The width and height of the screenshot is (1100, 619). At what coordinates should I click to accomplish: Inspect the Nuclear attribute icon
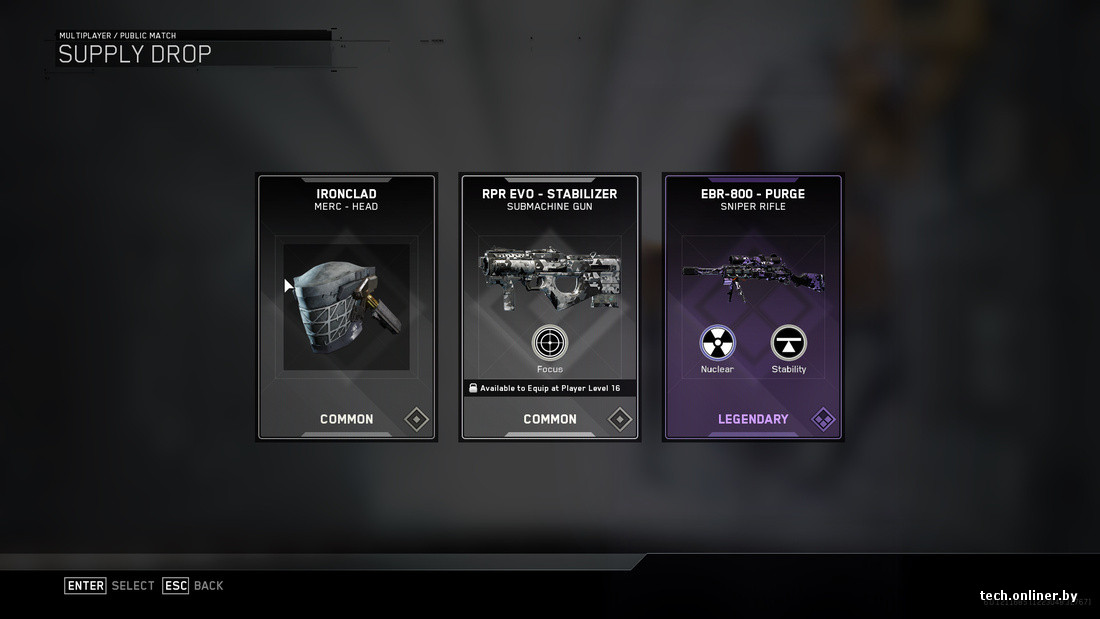[x=717, y=343]
